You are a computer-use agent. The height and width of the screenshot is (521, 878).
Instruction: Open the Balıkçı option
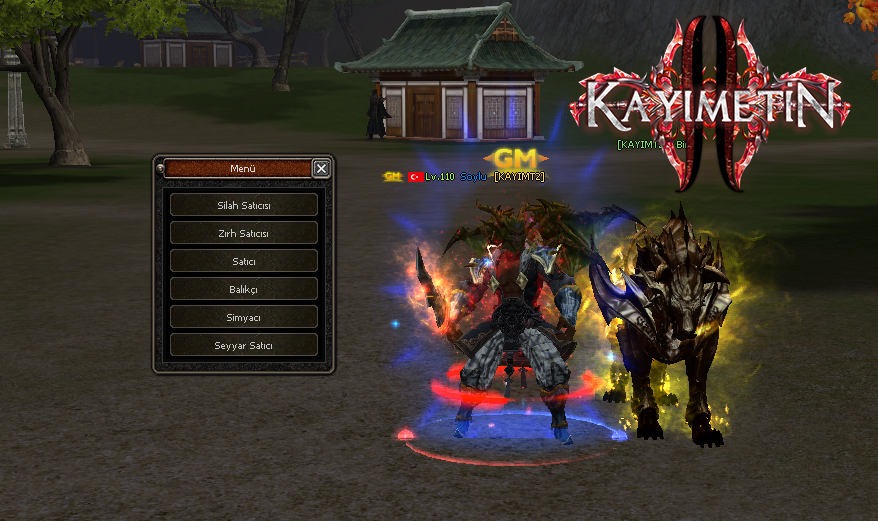click(x=244, y=289)
